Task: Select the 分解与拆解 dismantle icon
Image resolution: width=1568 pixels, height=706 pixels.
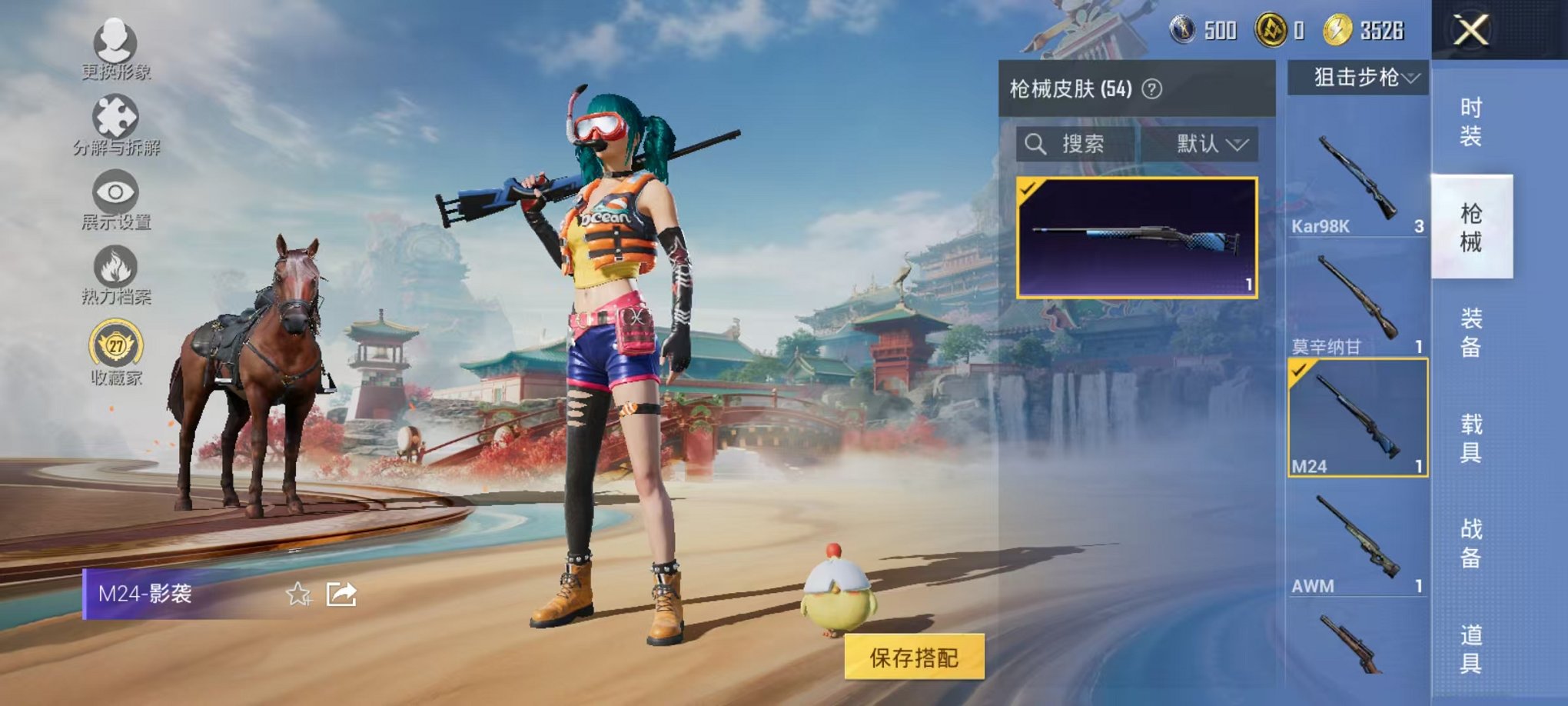Action: [114, 114]
